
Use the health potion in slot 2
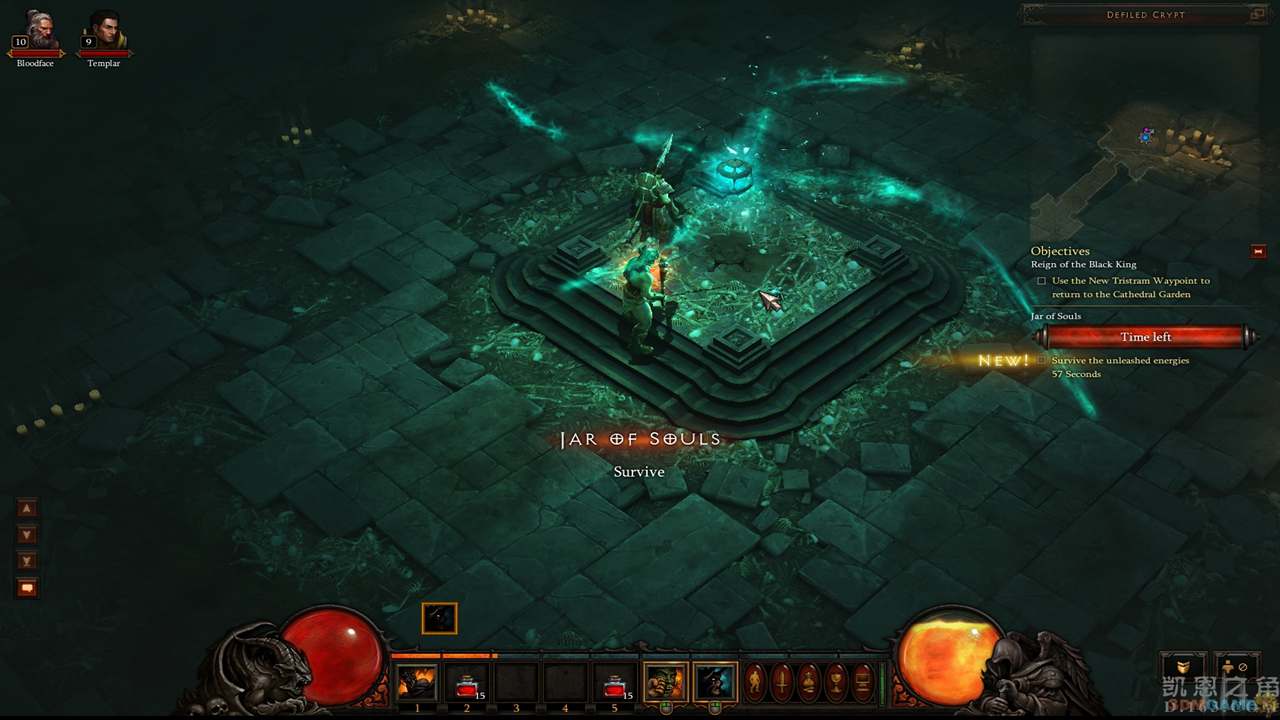pos(466,682)
